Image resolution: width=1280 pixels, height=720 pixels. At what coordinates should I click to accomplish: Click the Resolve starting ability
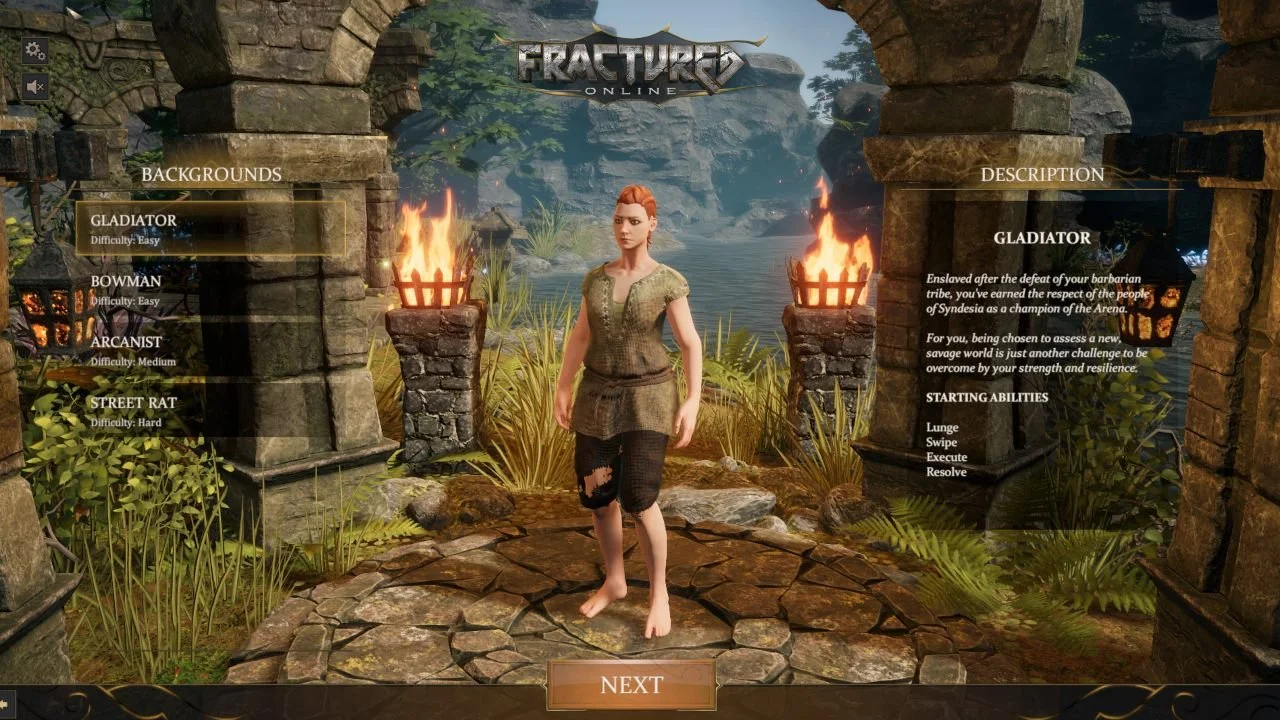[x=946, y=471]
